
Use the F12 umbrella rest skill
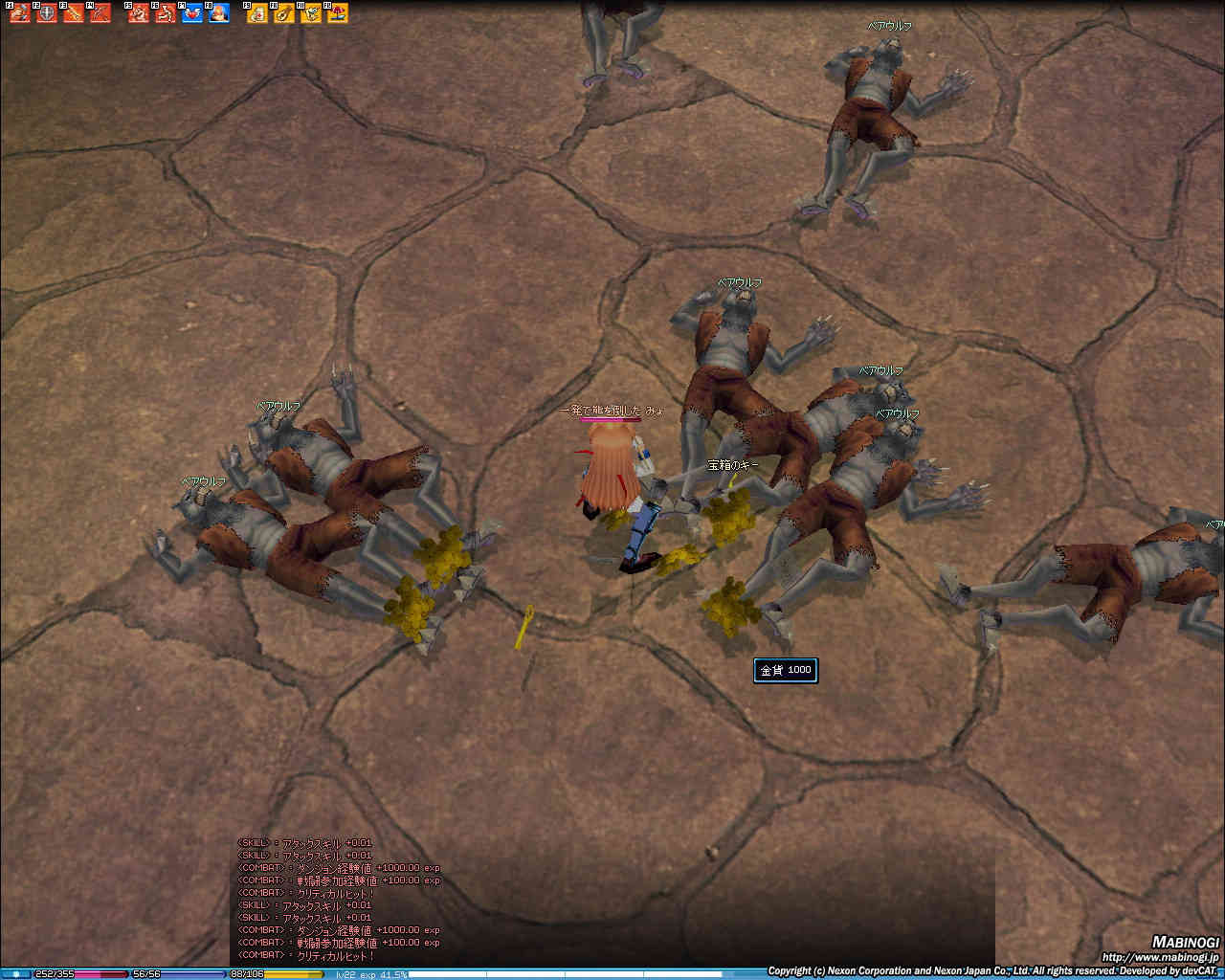(x=338, y=13)
